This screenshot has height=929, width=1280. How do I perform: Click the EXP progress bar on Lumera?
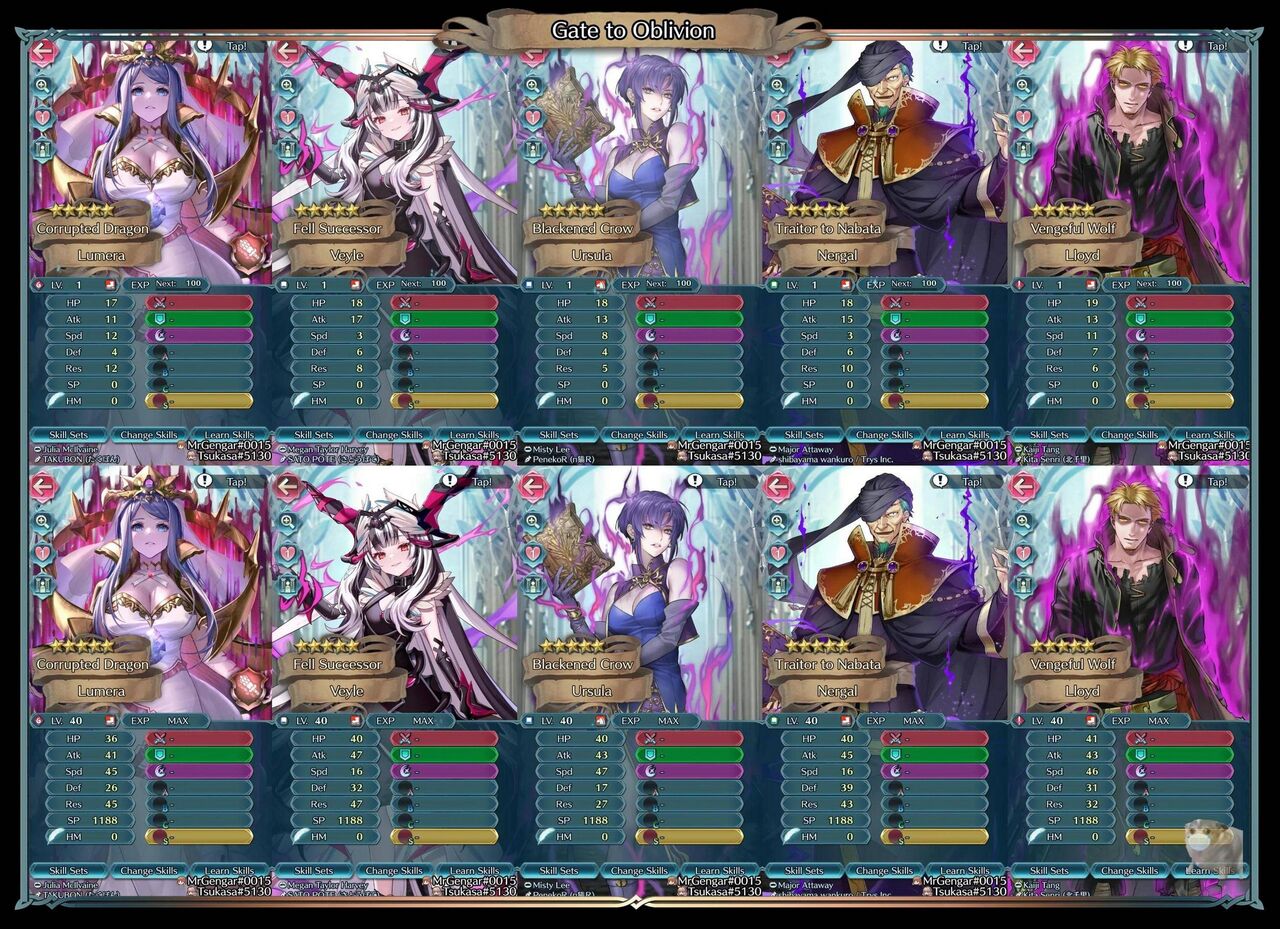click(x=165, y=283)
